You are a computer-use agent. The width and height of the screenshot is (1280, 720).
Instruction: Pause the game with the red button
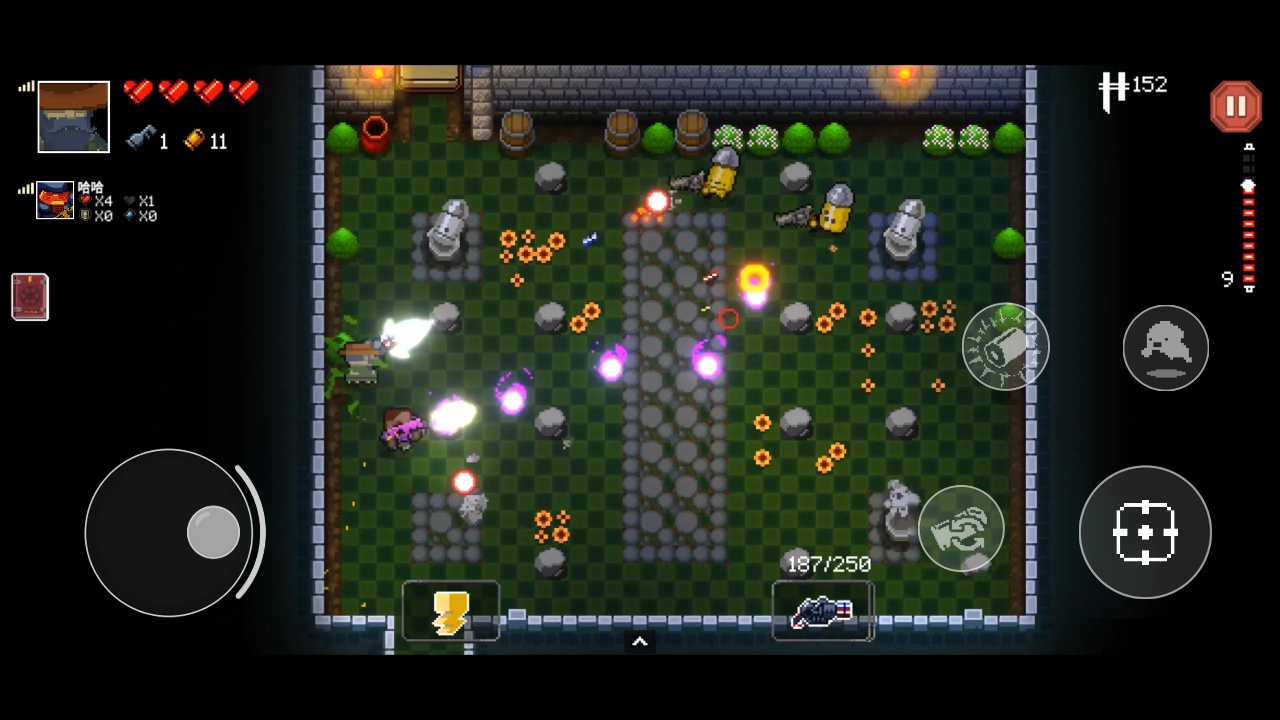(1236, 106)
